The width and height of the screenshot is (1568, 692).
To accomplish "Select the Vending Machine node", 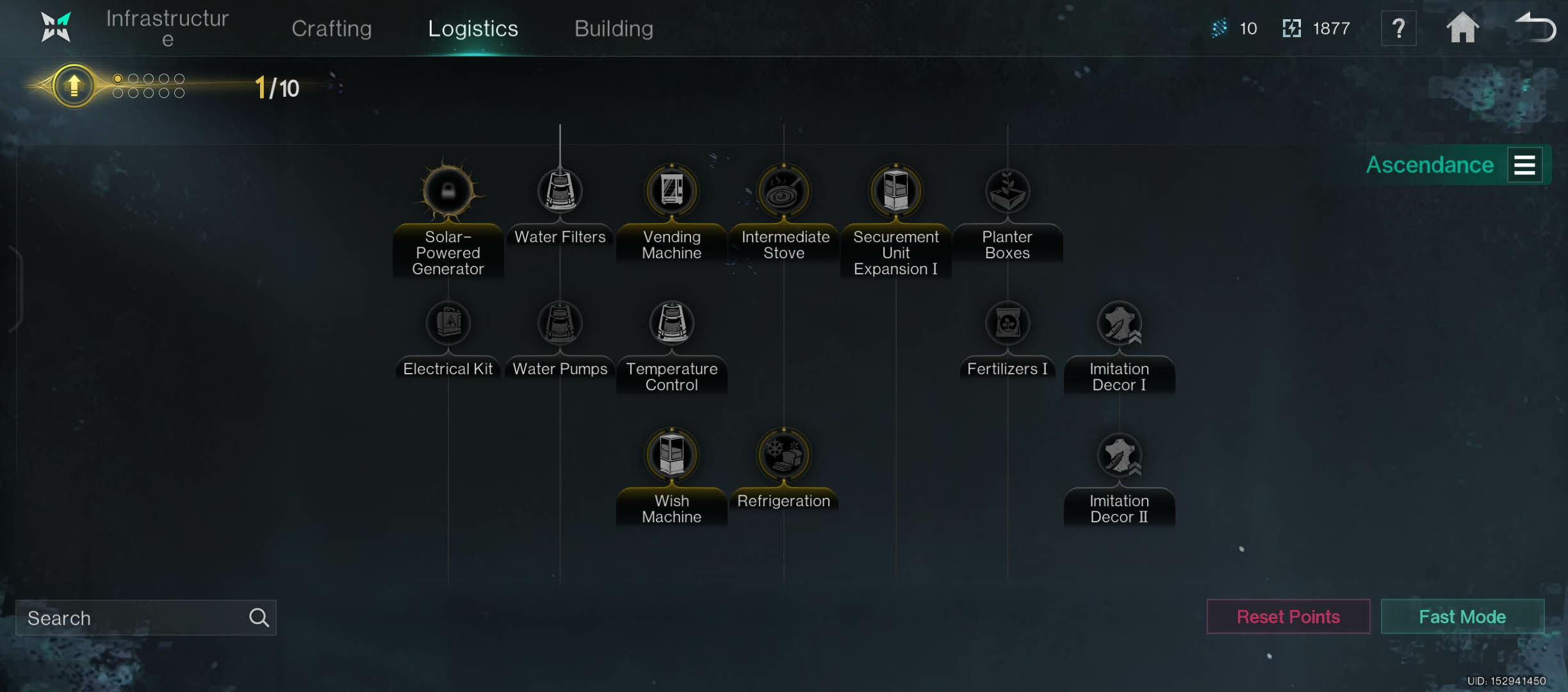I will pos(672,191).
